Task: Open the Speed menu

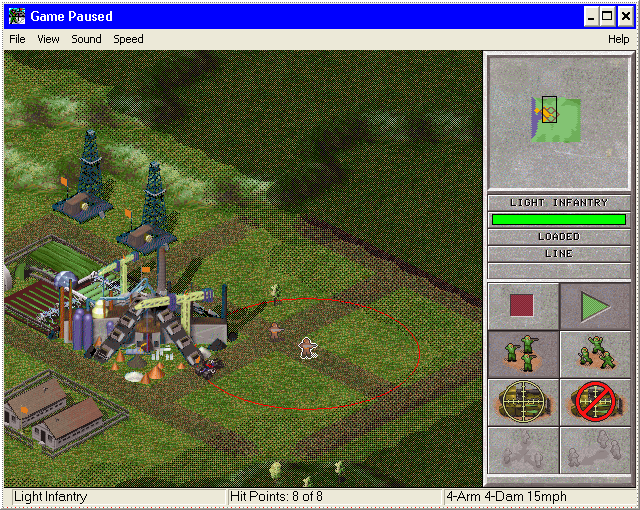Action: [128, 39]
